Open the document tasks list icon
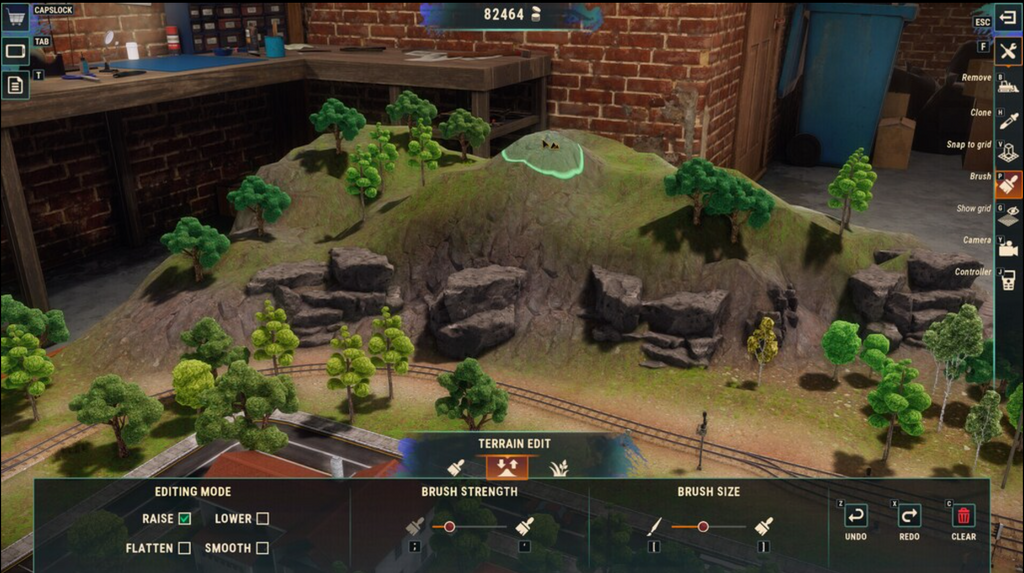The image size is (1024, 573). [x=15, y=85]
